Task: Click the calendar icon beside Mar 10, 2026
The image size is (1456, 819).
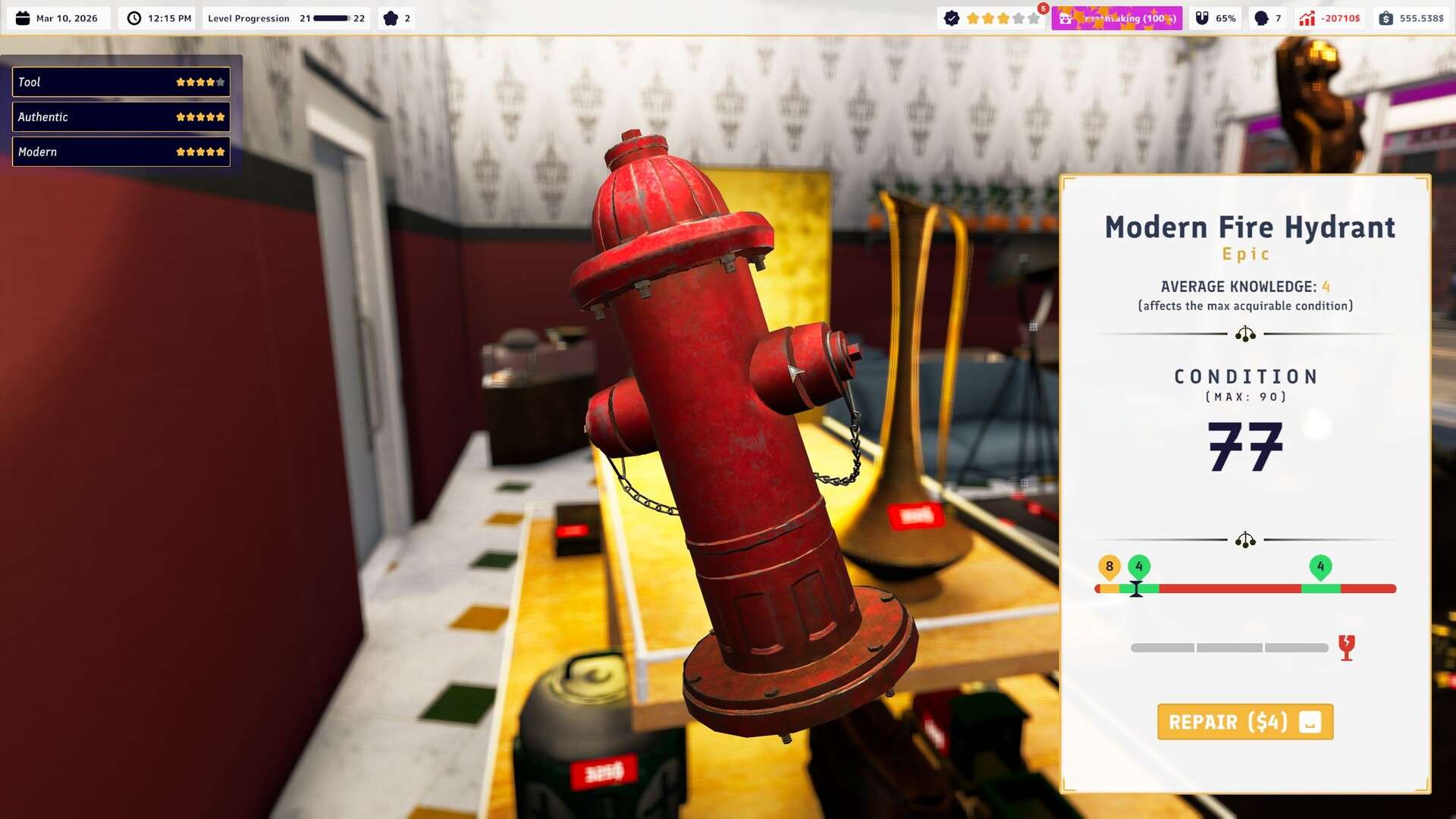Action: (x=23, y=18)
